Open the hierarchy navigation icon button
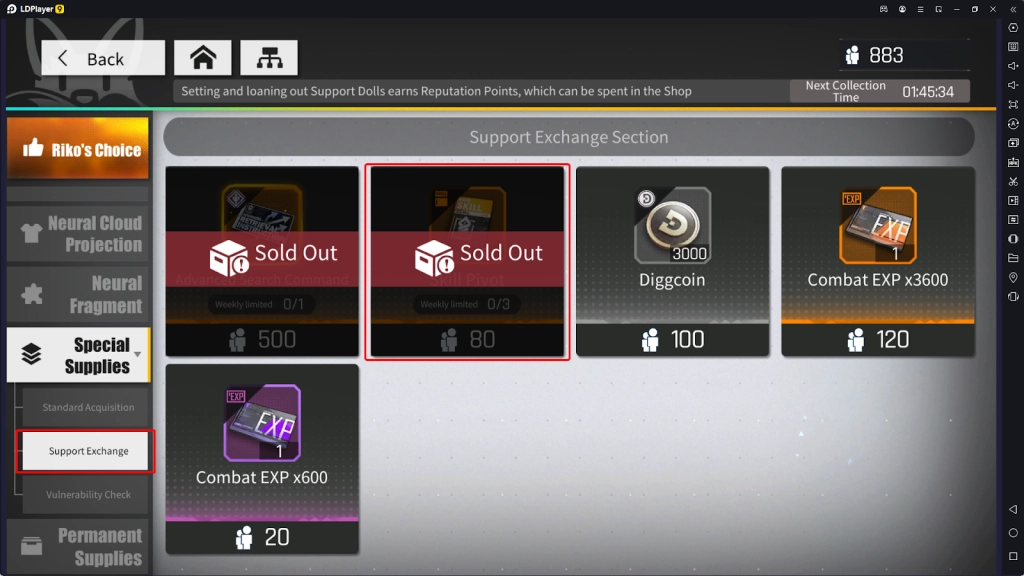Viewport: 1024px width, 576px height. [268, 58]
